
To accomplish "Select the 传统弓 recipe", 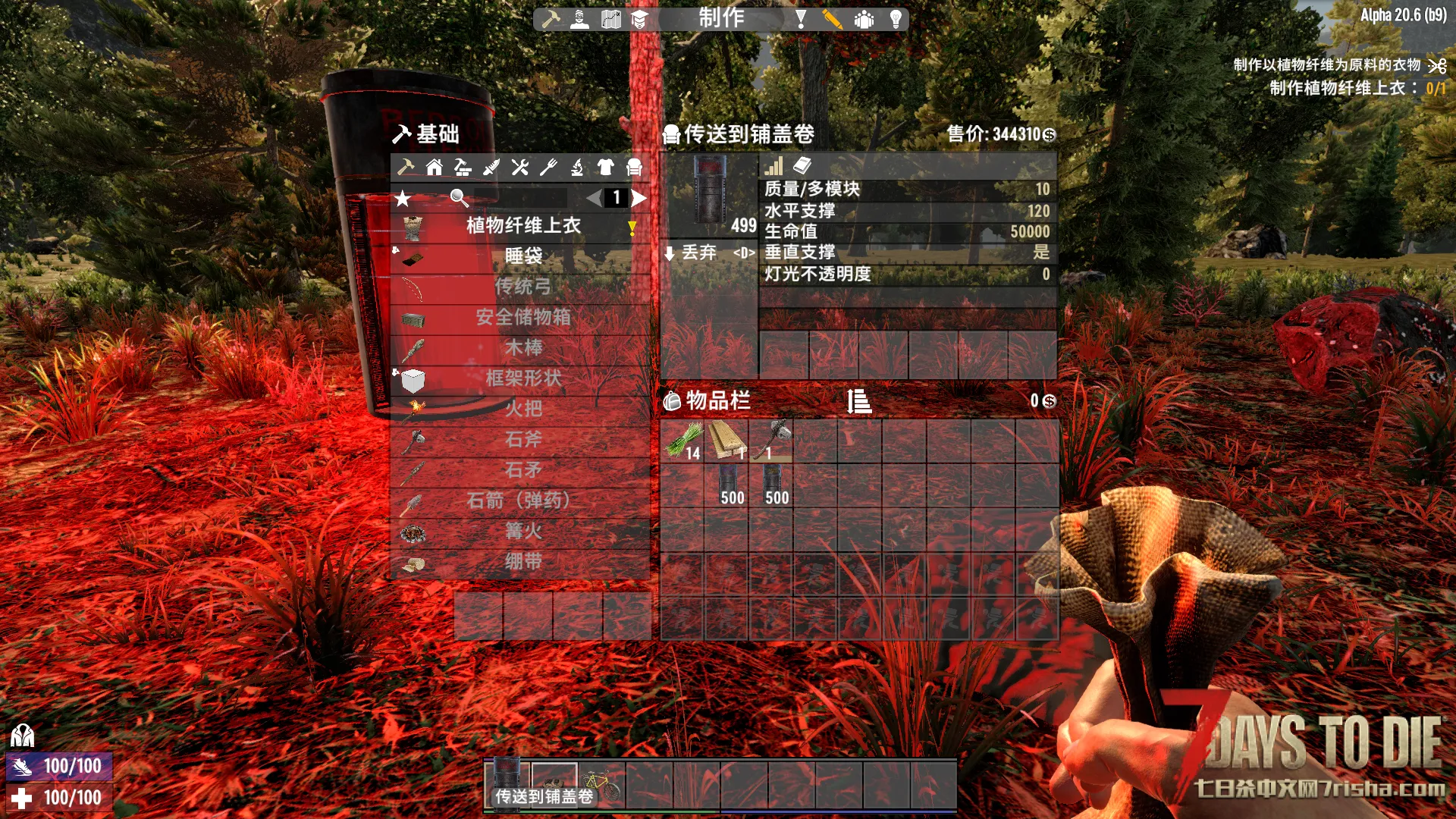I will [522, 287].
